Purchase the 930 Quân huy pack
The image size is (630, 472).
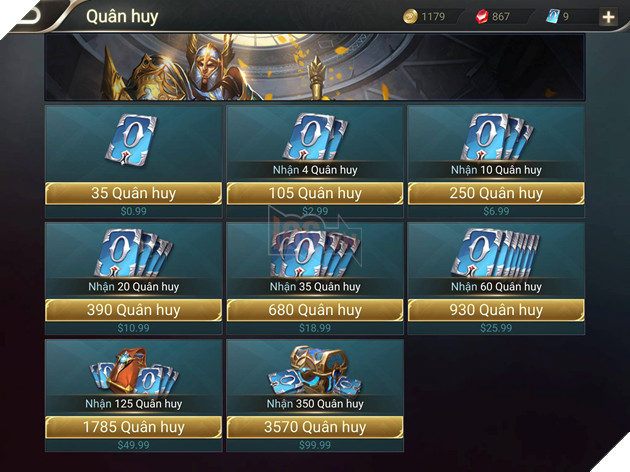point(496,310)
